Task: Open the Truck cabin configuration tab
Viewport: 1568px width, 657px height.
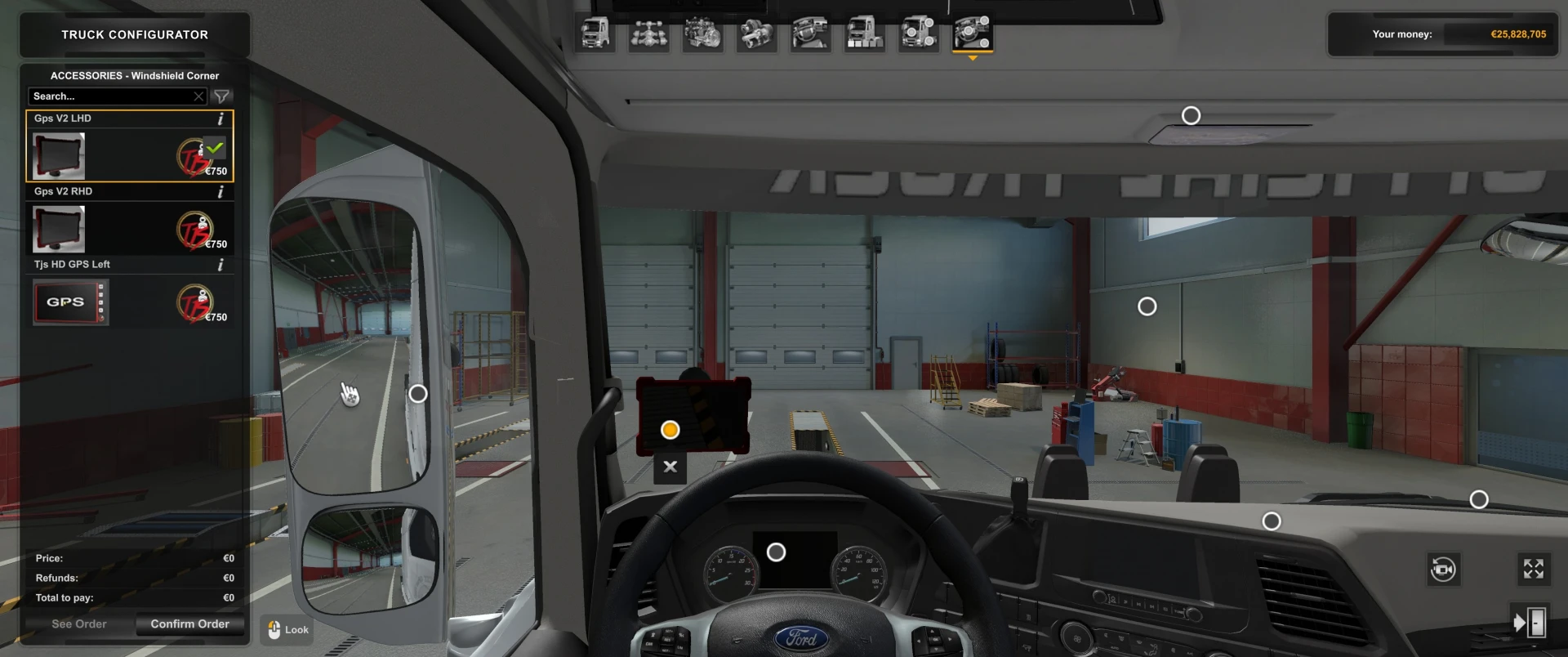Action: pos(595,34)
